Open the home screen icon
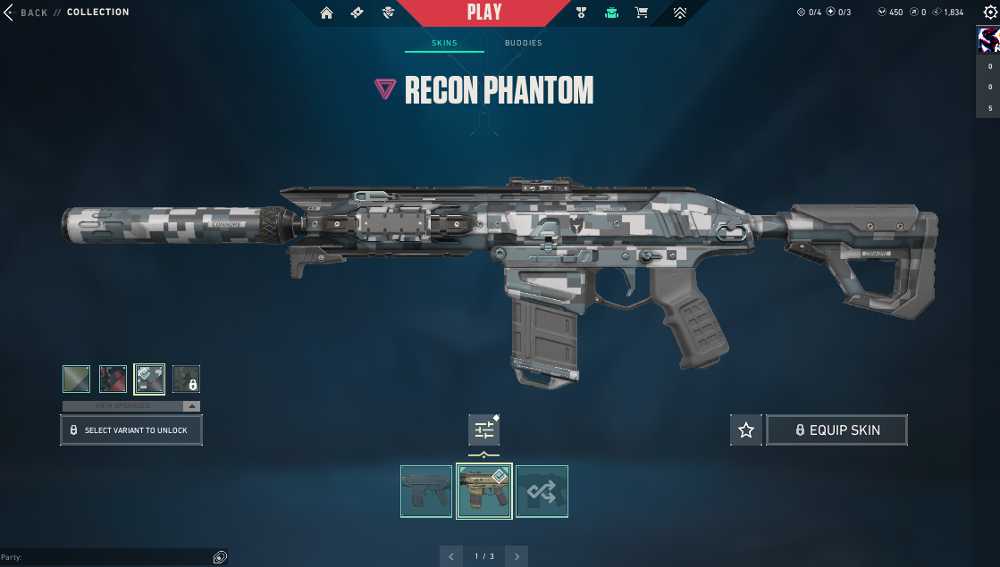Screen dimensions: 1000x567 coord(326,13)
